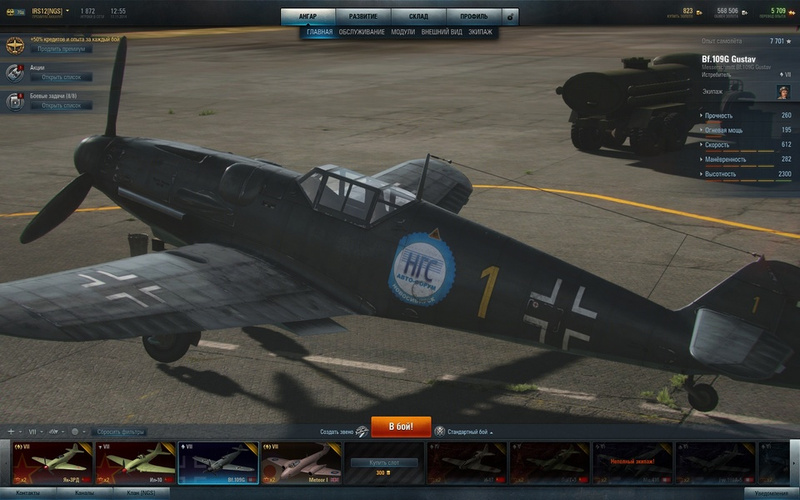
Task: Launch battle with the В бой! button
Action: [401, 427]
